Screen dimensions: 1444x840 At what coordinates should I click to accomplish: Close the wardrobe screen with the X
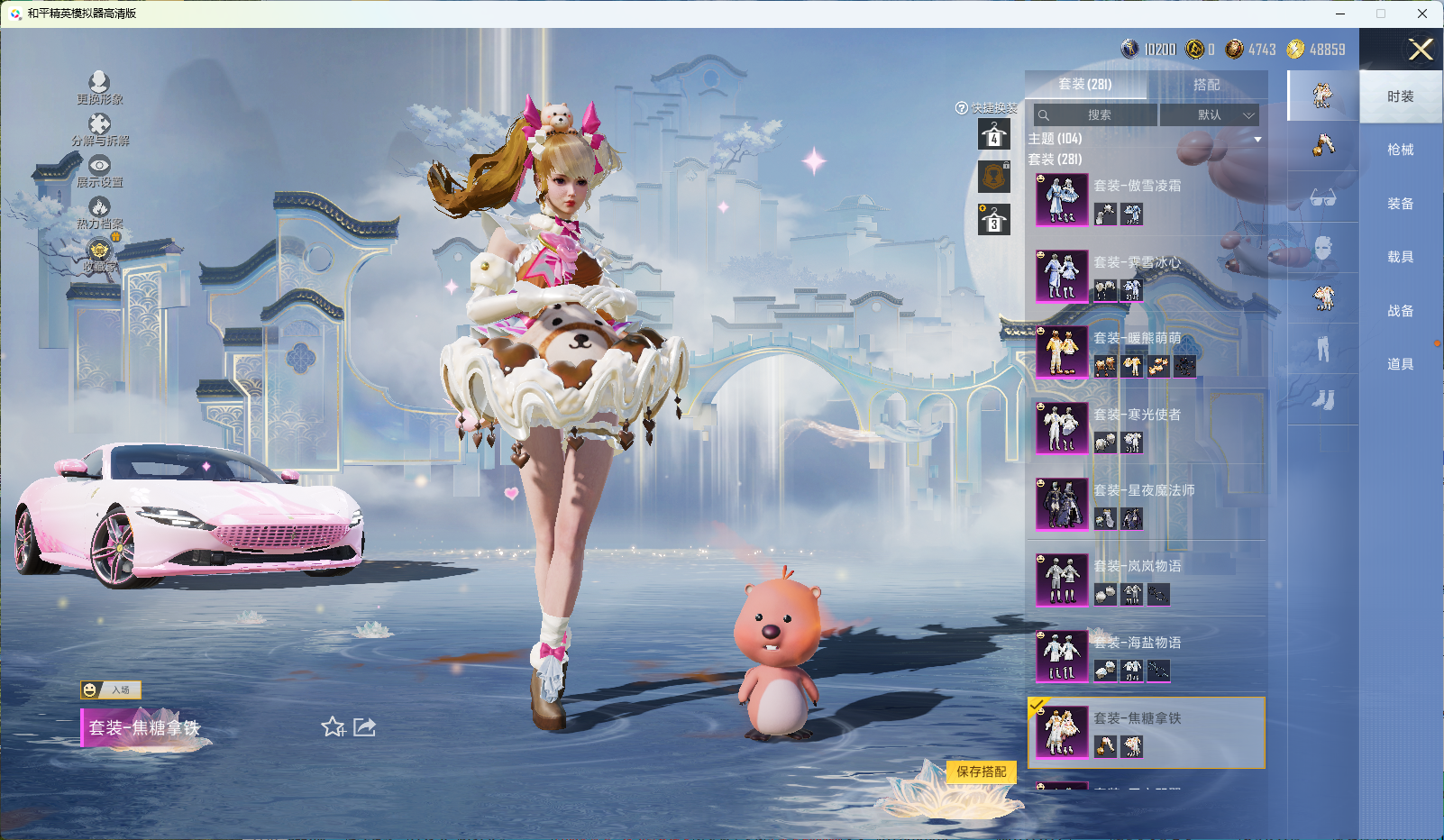1420,50
